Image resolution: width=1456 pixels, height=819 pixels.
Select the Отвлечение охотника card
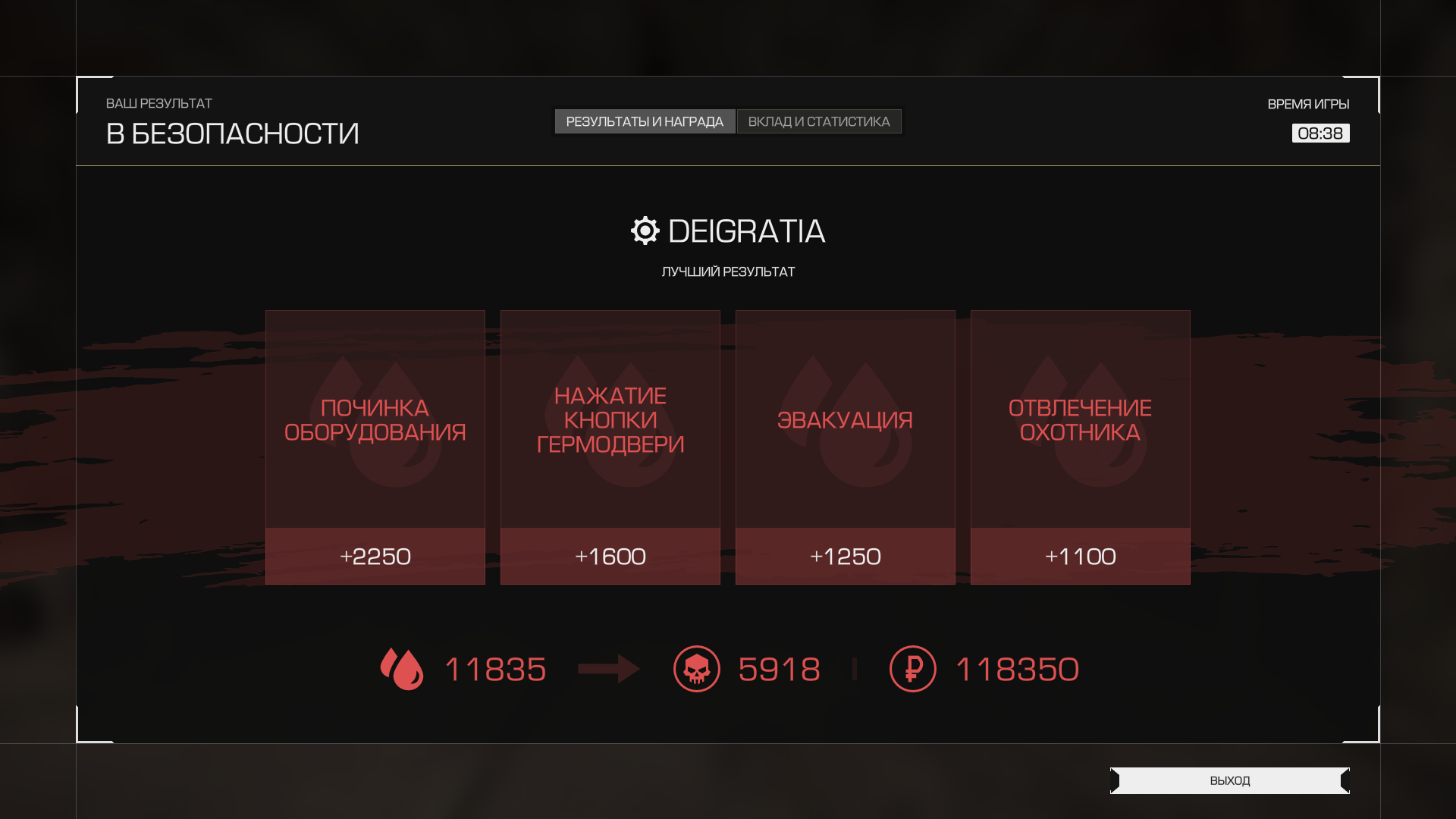click(1080, 447)
